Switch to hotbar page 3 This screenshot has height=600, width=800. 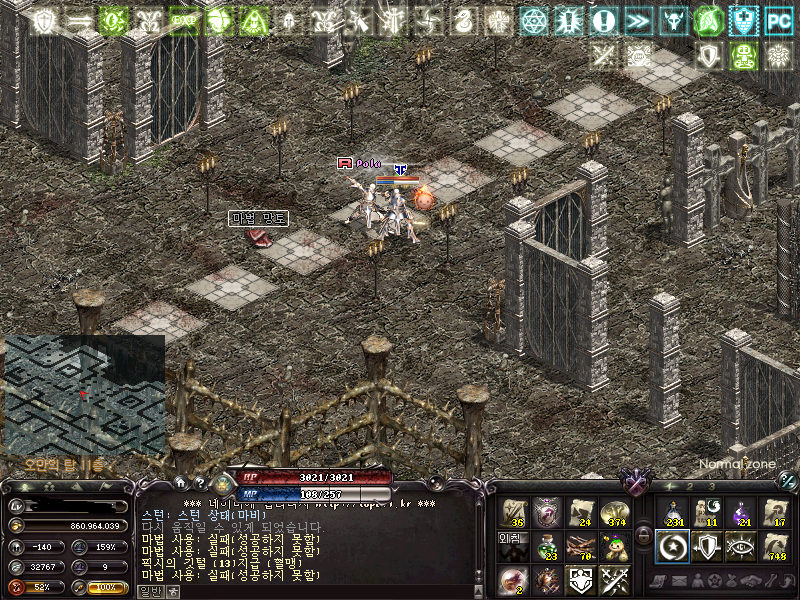click(x=713, y=487)
